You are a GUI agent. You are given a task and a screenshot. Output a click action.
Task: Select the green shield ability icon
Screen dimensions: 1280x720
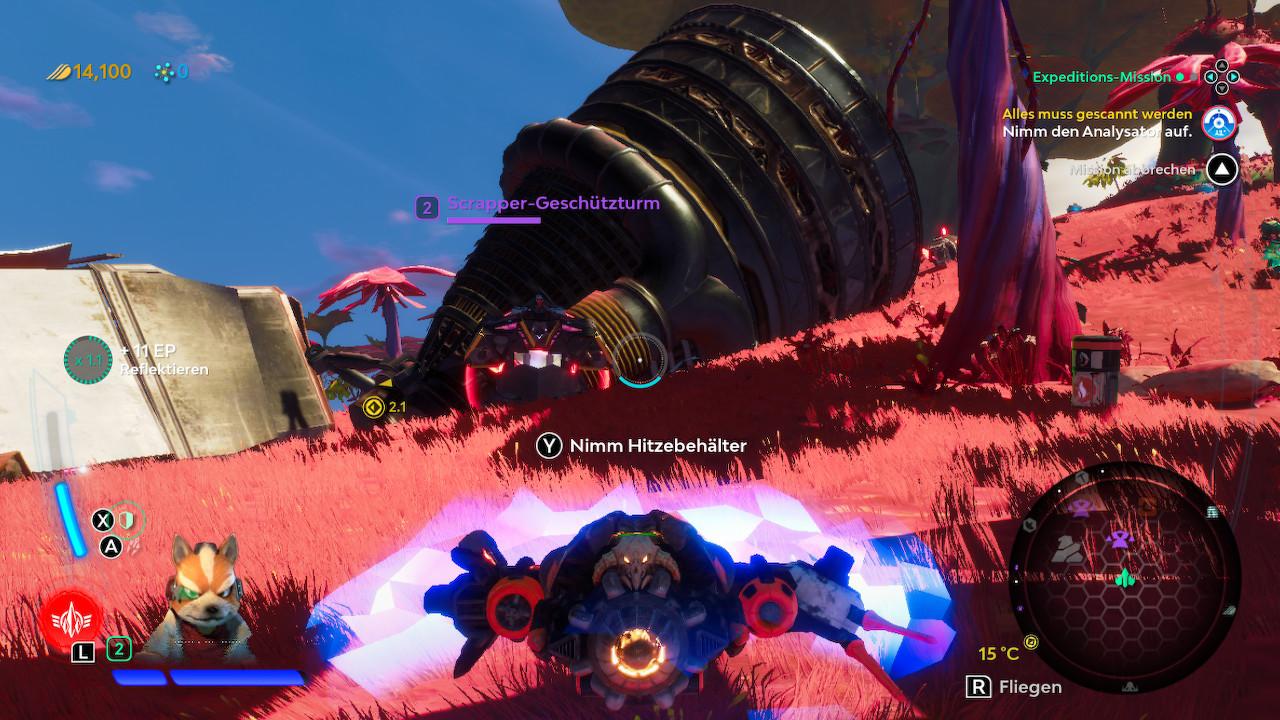pyautogui.click(x=127, y=519)
